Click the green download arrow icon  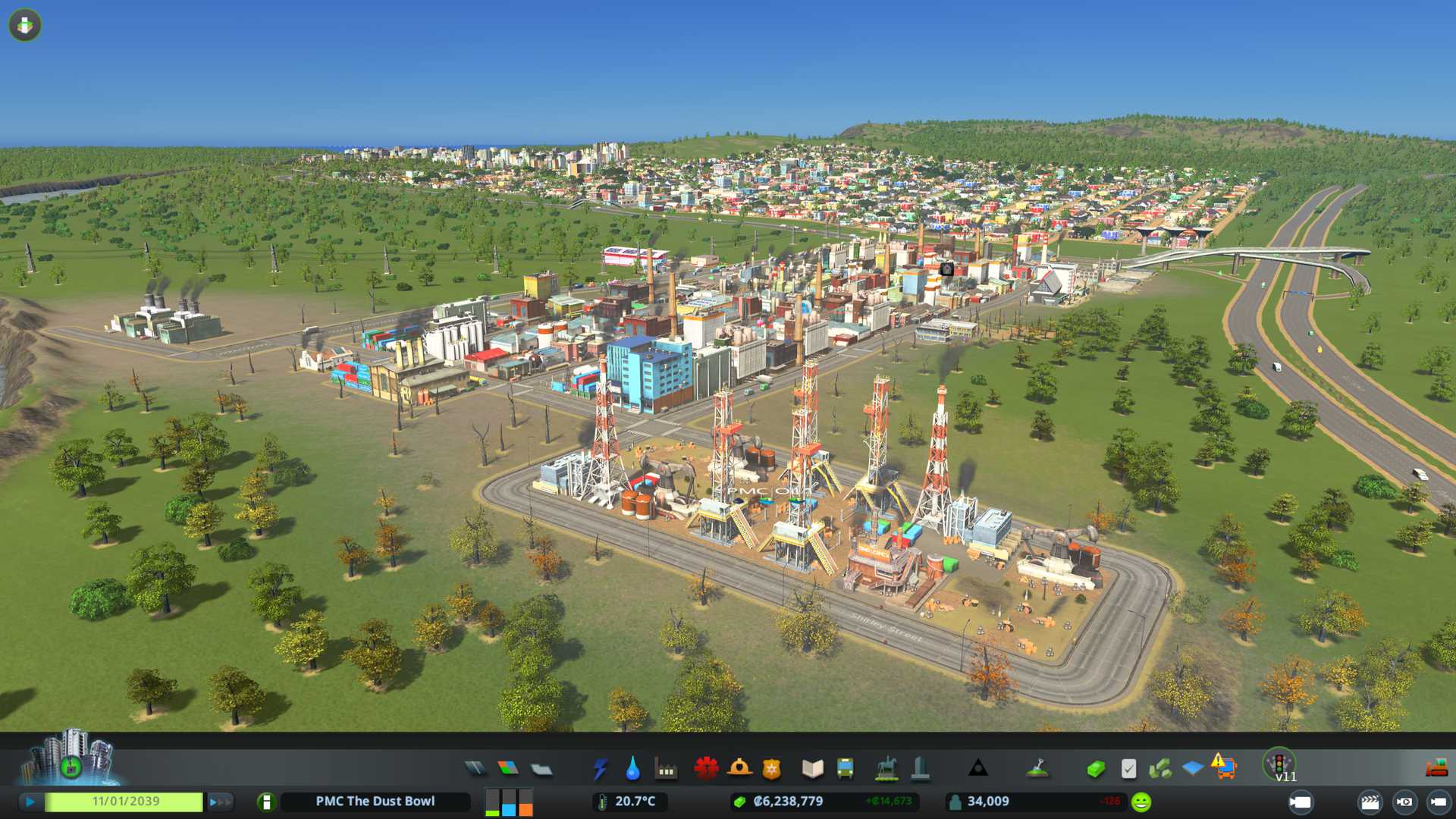(25, 25)
